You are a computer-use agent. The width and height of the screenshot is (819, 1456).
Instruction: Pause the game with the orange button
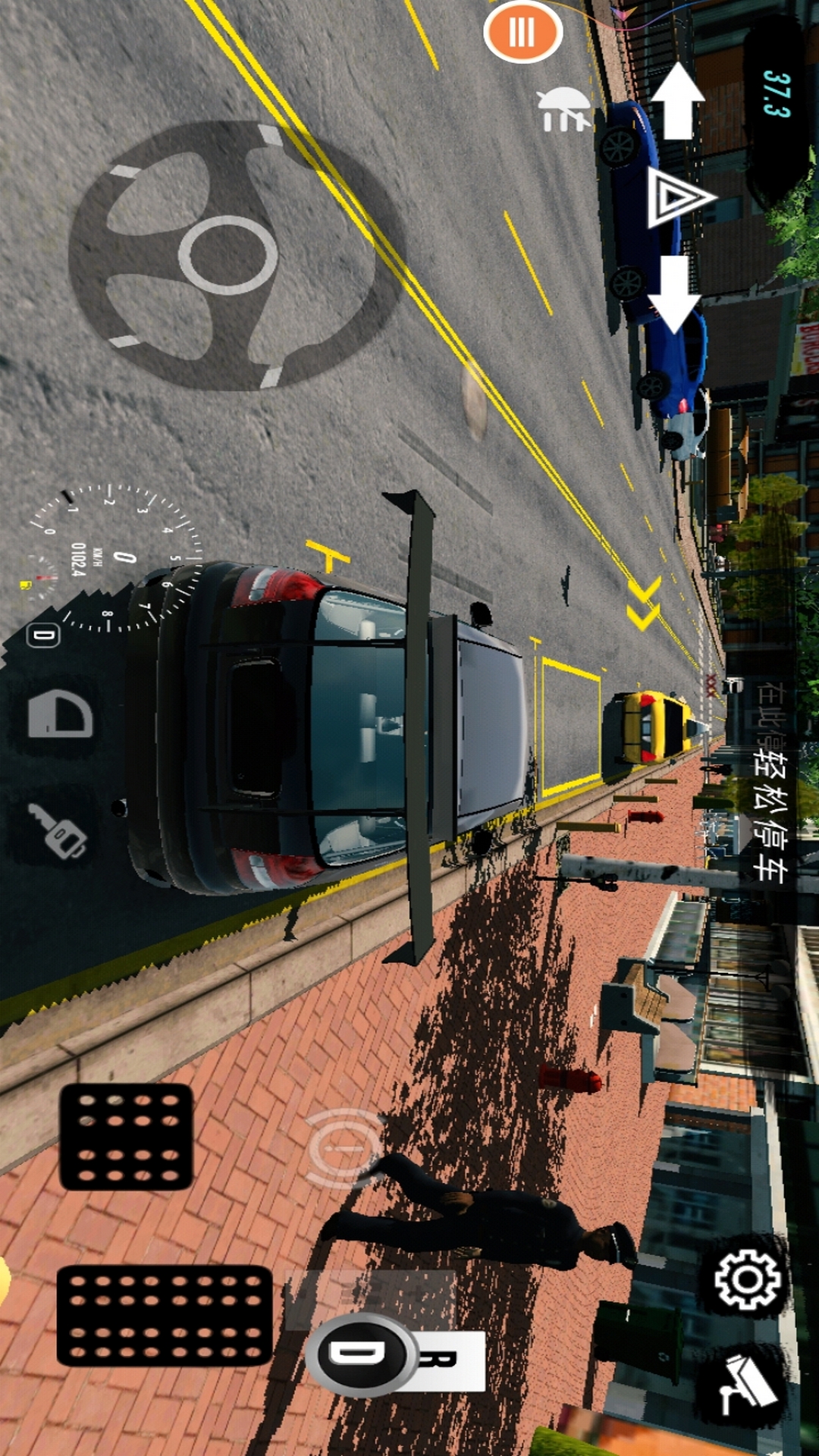(522, 32)
